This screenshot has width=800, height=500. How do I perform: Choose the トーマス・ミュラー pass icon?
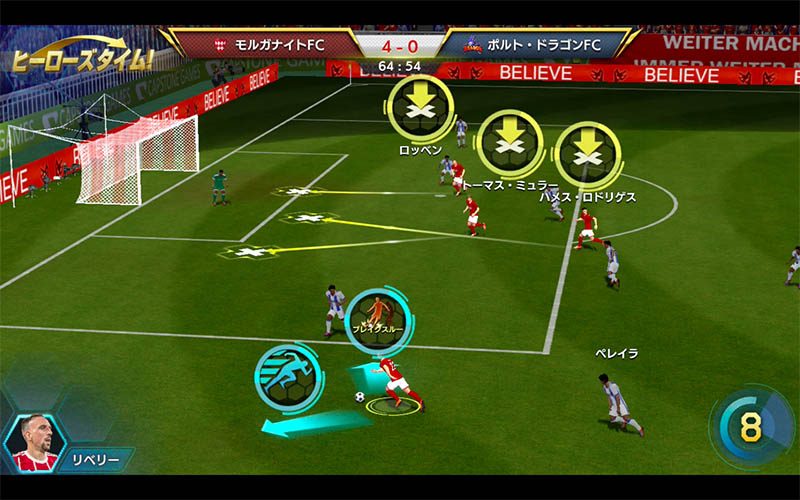click(x=509, y=143)
